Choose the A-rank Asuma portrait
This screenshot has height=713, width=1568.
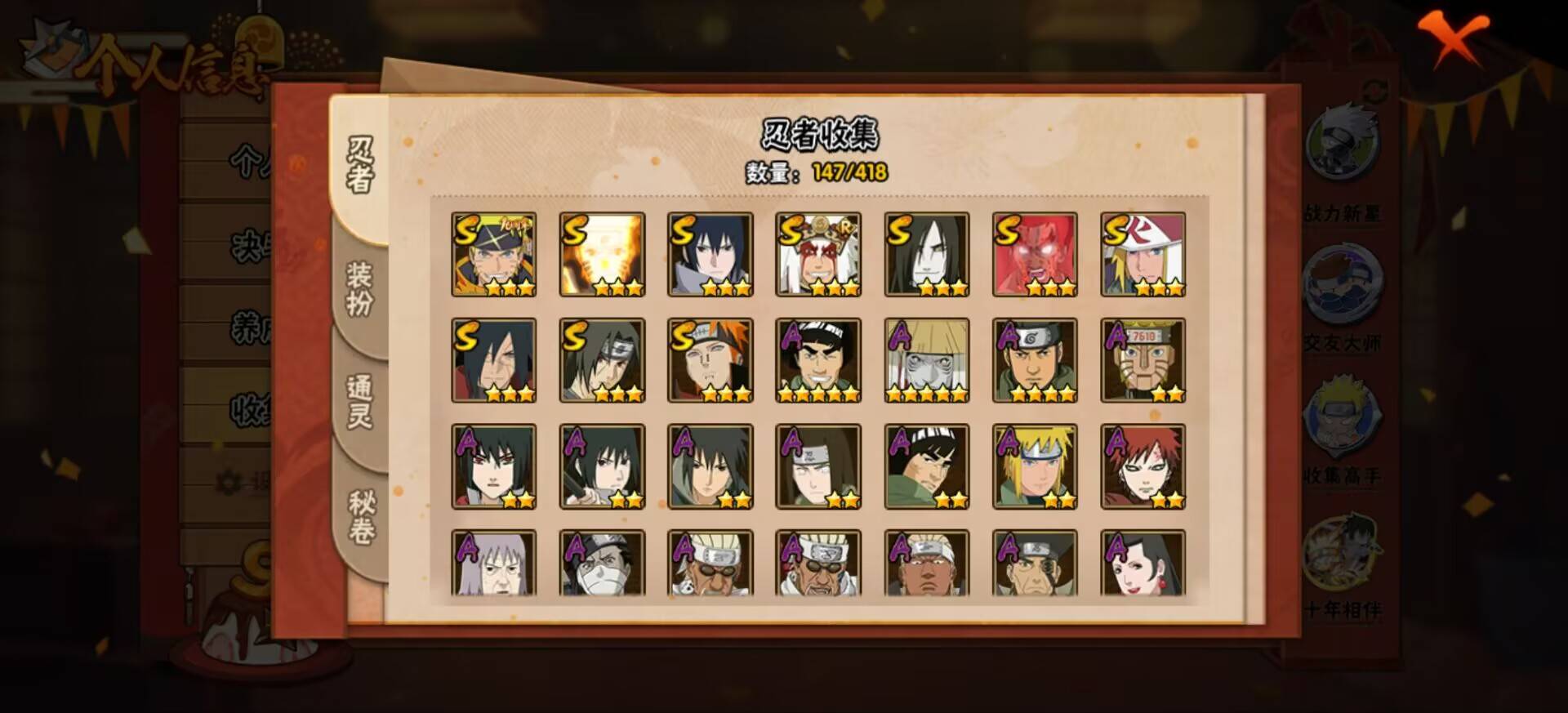point(1035,360)
